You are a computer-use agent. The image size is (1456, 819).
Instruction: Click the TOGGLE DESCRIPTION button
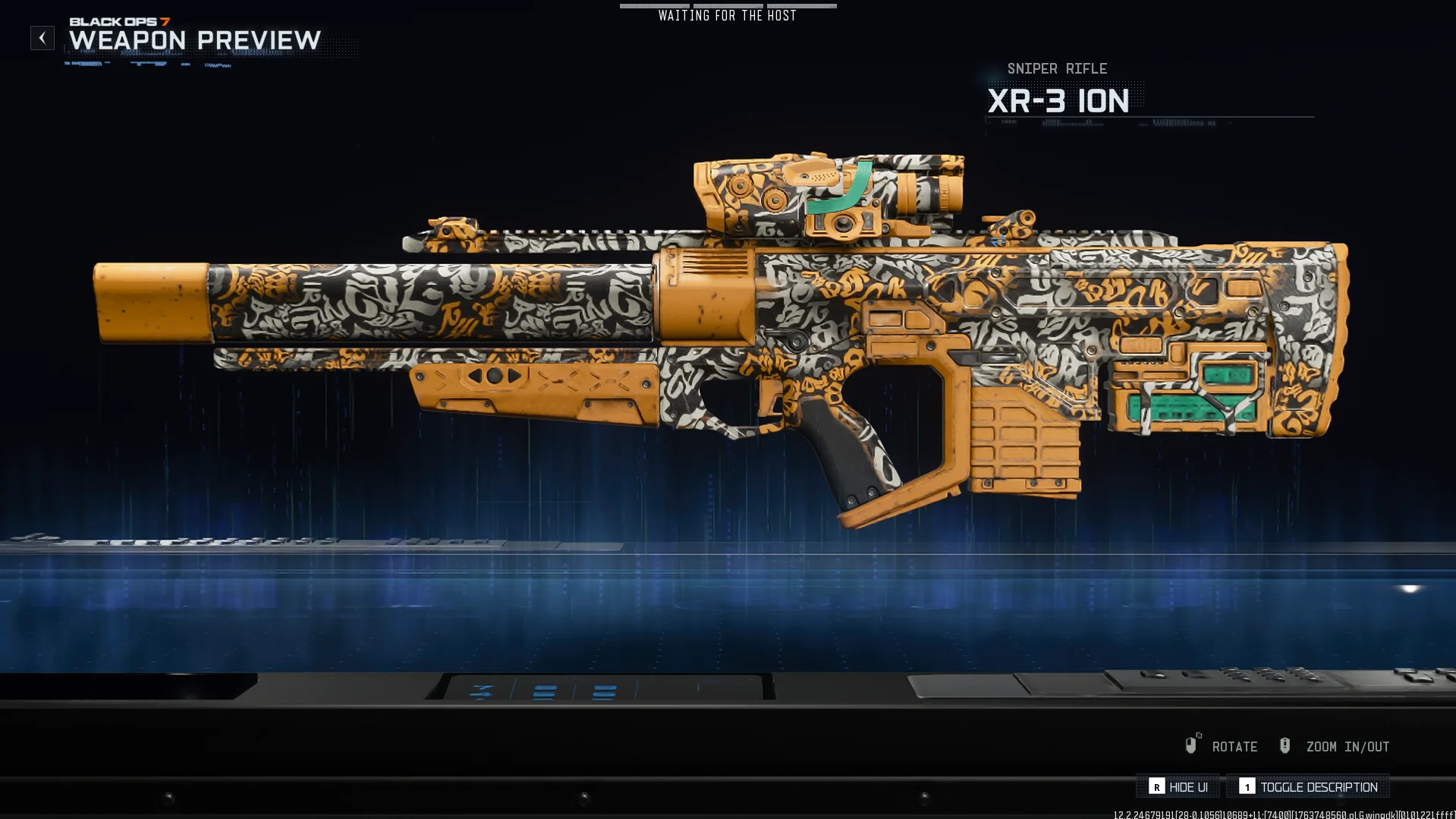pyautogui.click(x=1307, y=787)
